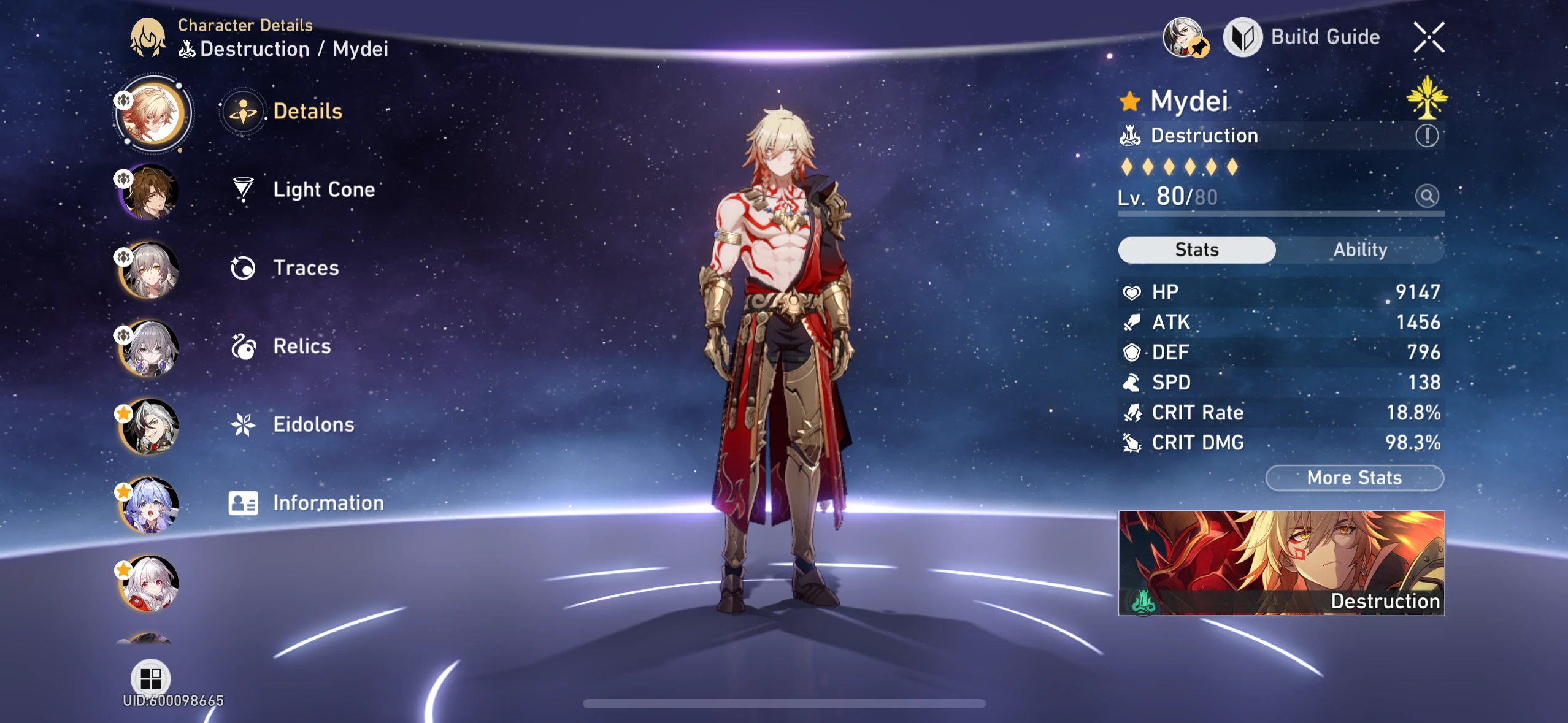Click the grid icon above the UID
Image resolution: width=1568 pixels, height=723 pixels.
pos(151,677)
